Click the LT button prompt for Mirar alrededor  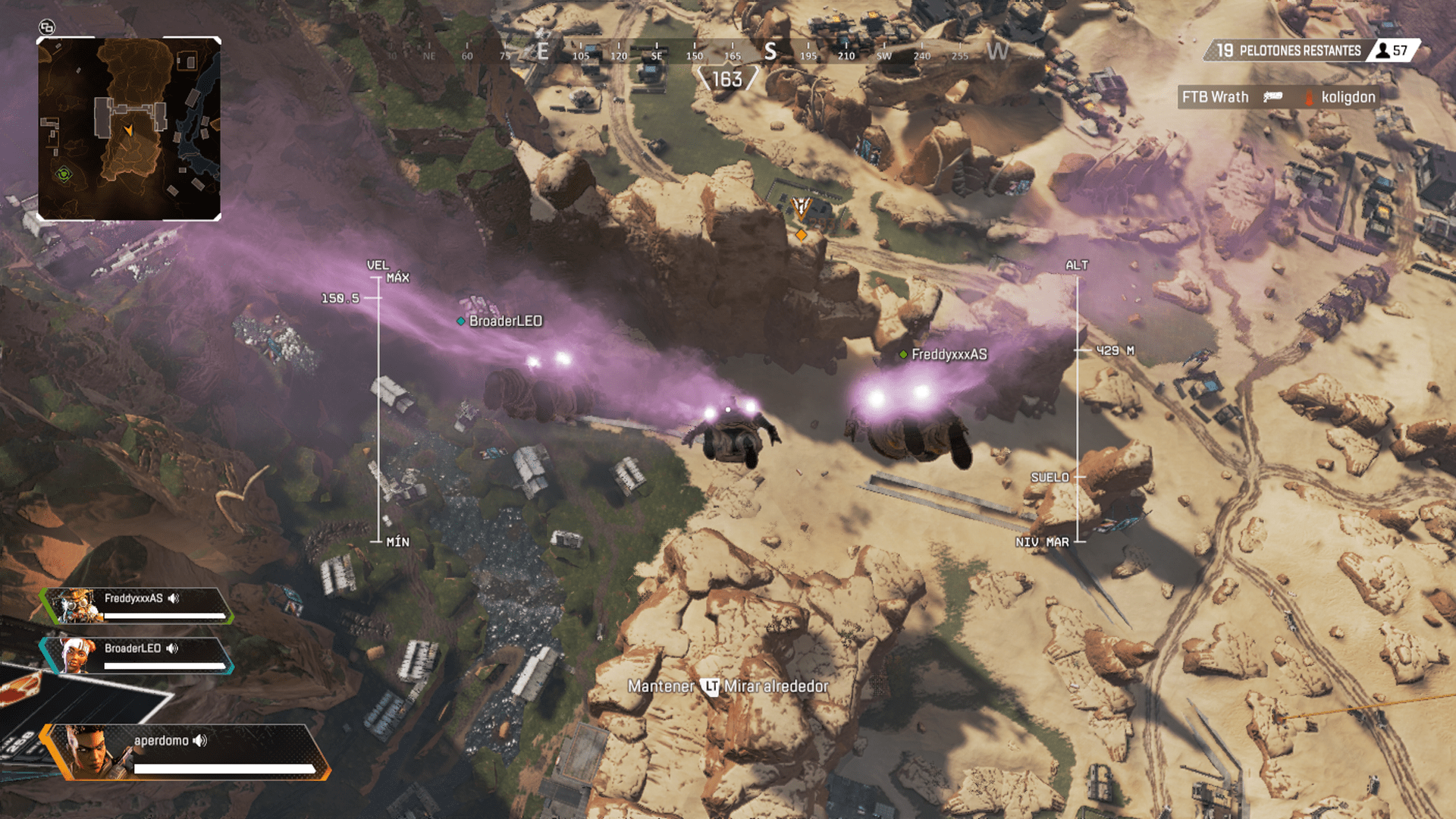(710, 686)
